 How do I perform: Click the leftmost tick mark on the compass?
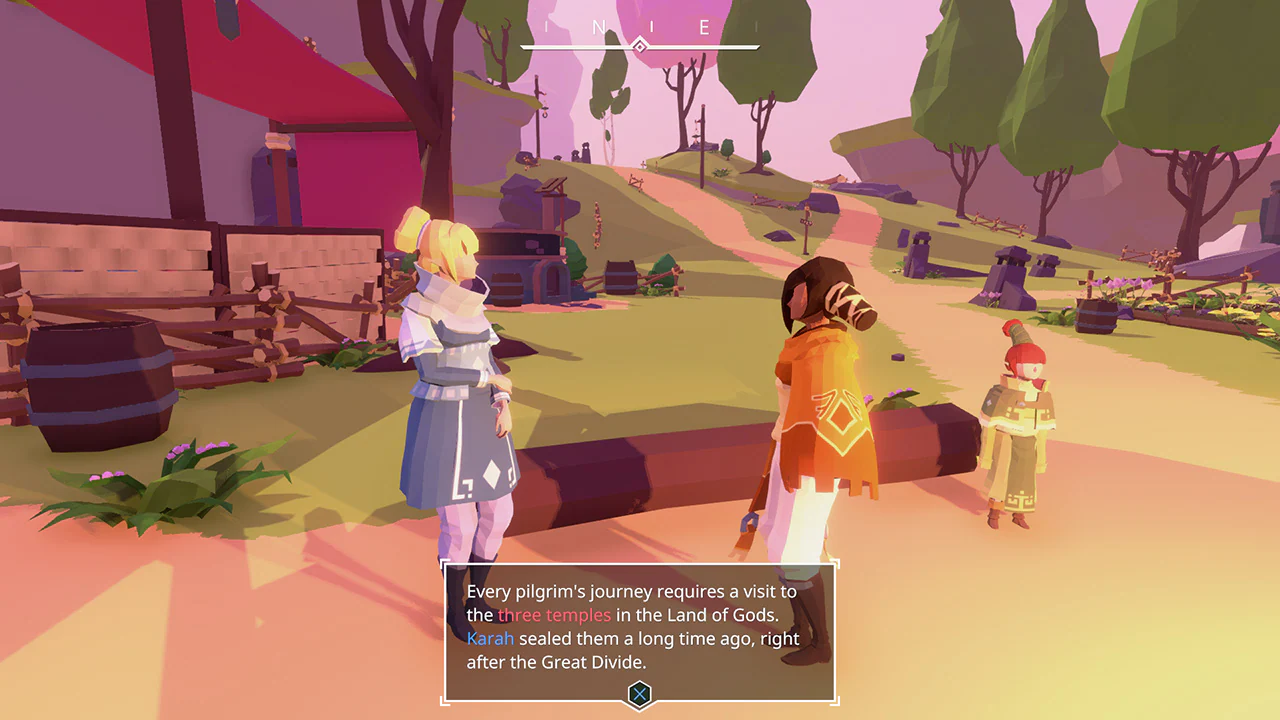[545, 27]
